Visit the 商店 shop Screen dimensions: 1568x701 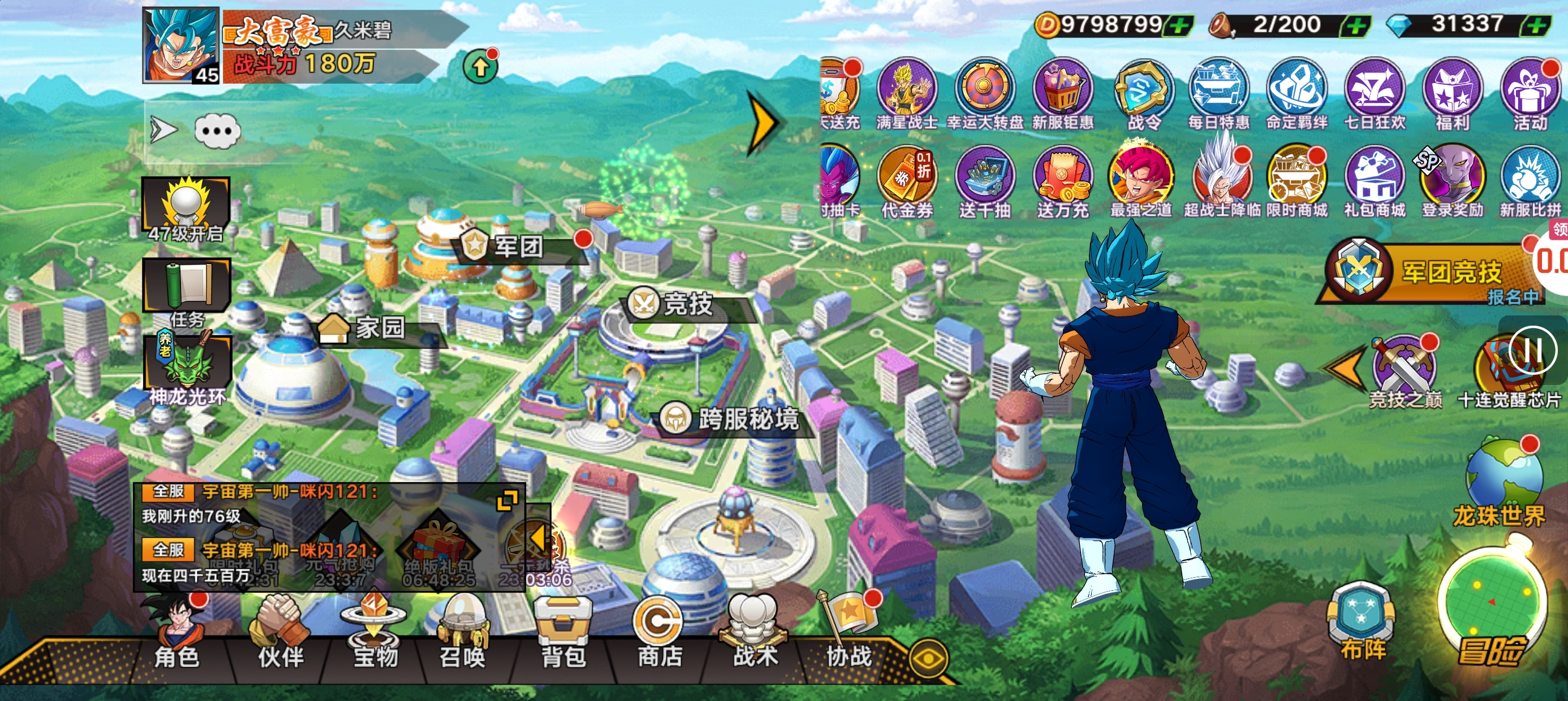tap(659, 636)
